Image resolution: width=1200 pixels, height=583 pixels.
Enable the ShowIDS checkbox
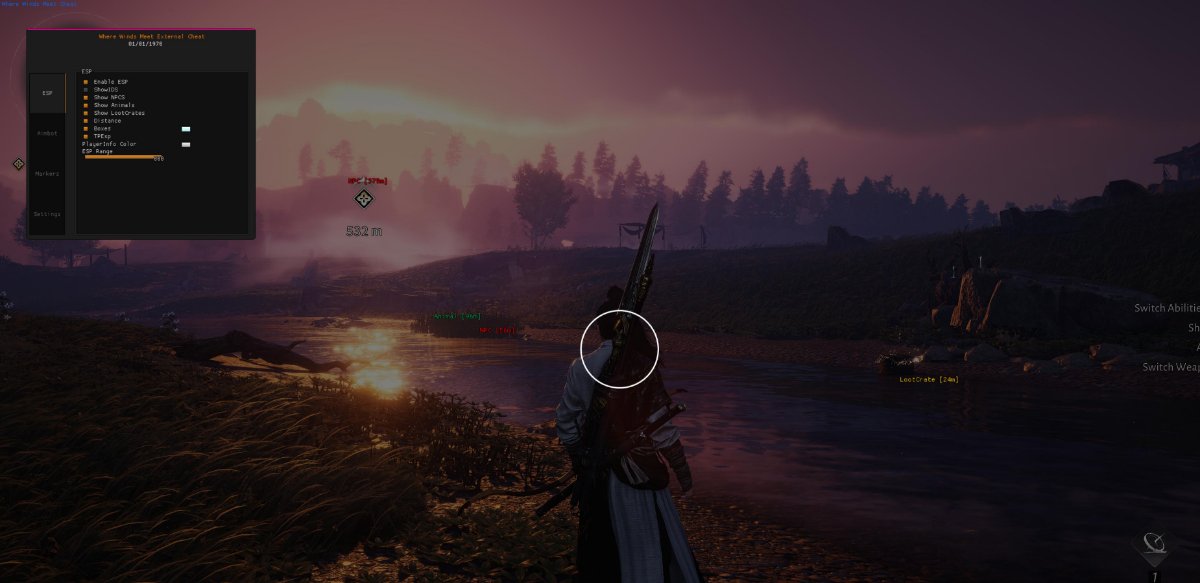(86, 89)
